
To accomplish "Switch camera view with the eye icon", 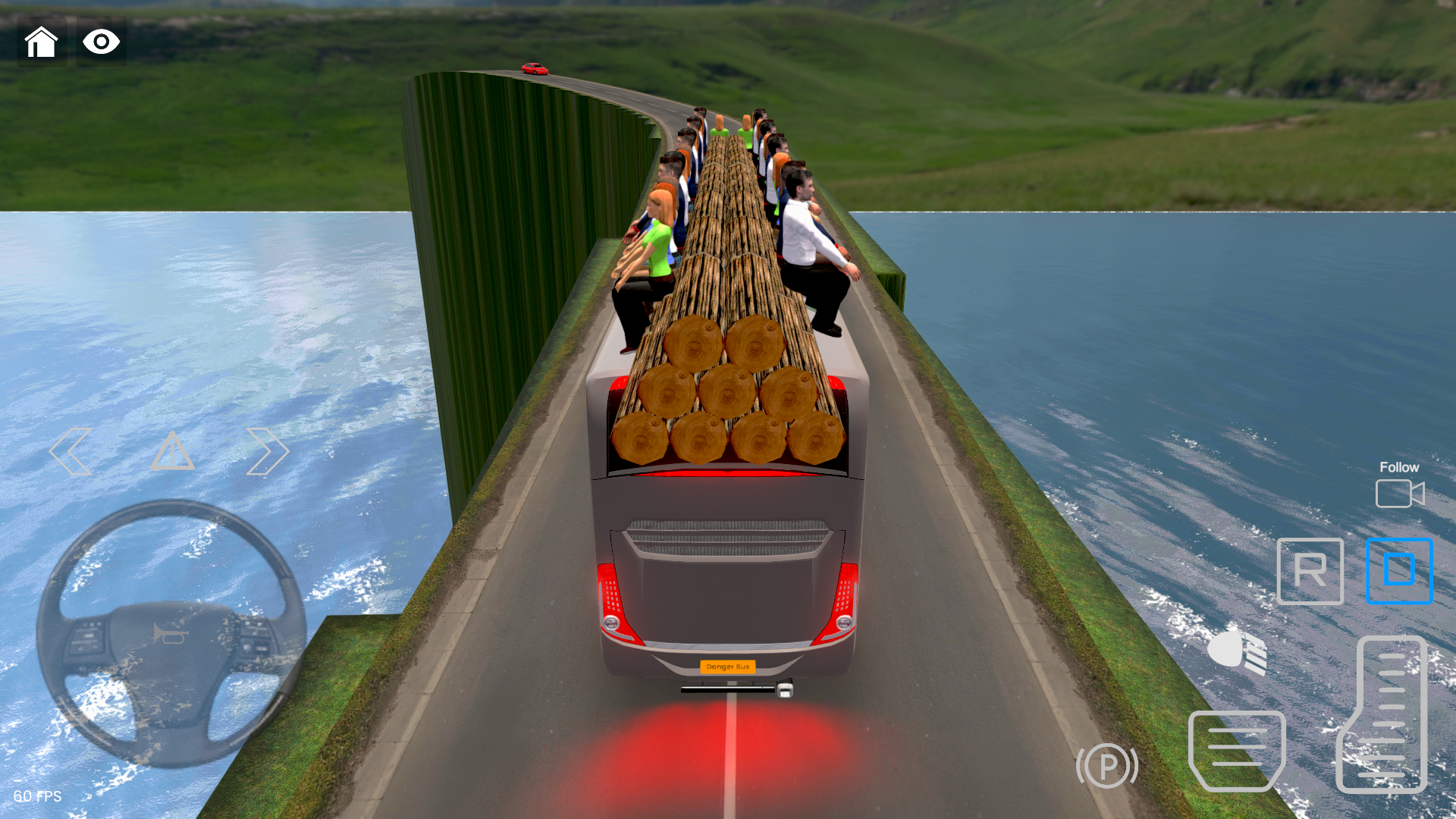I will click(x=101, y=42).
